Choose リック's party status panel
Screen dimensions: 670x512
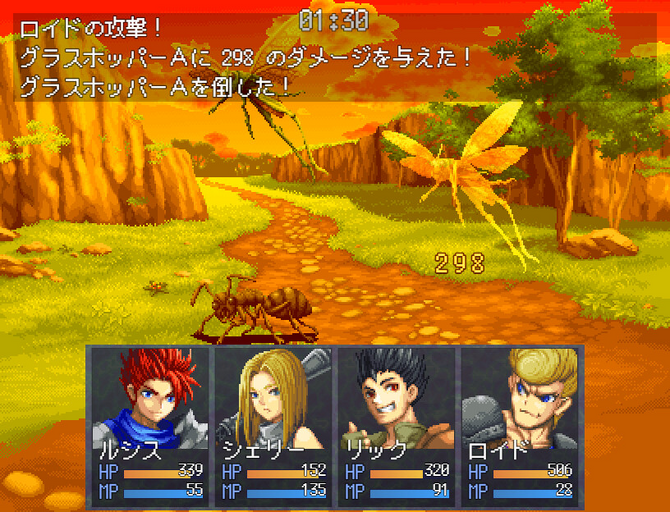pos(395,424)
